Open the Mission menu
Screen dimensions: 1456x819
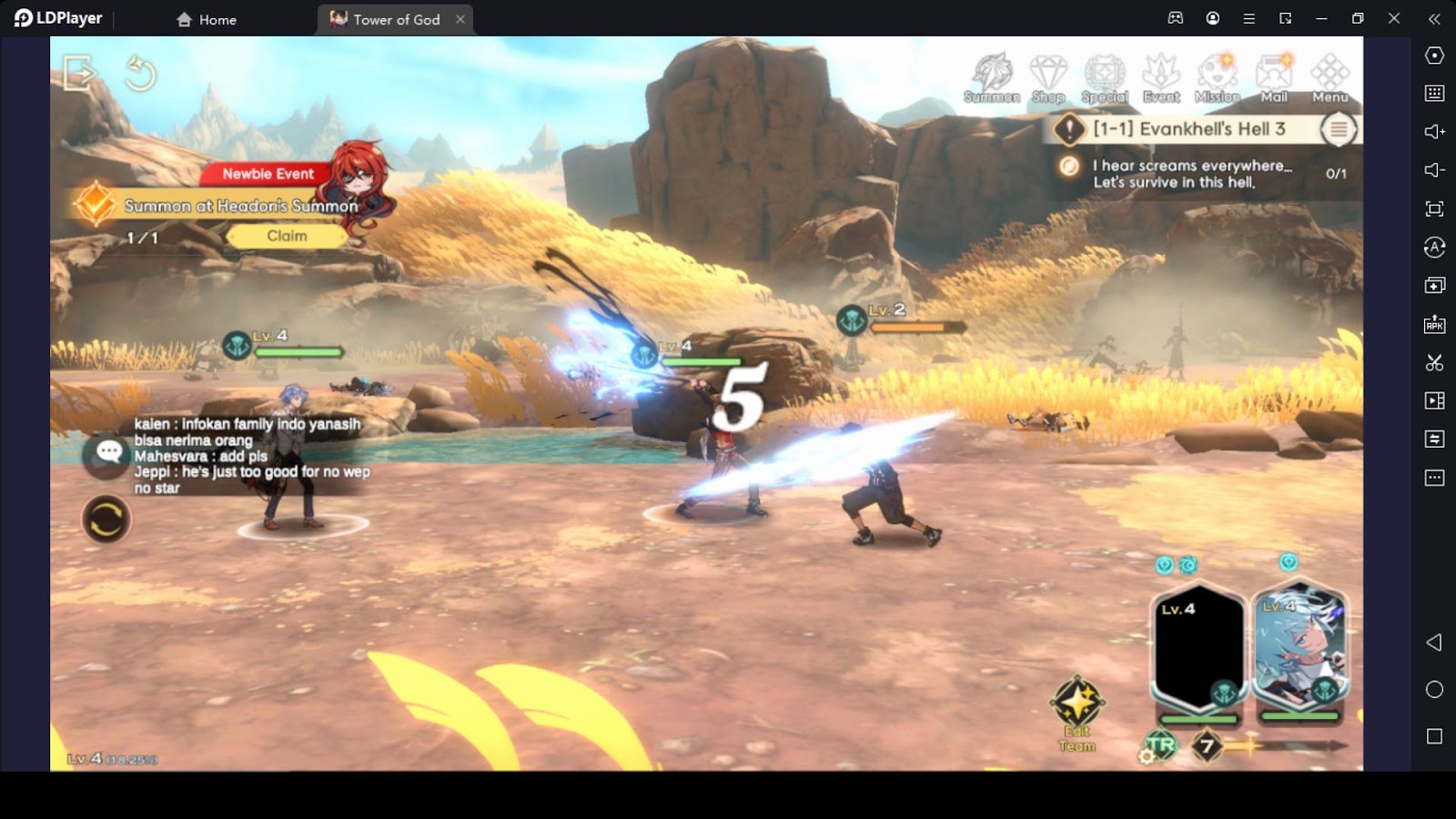[x=1218, y=78]
